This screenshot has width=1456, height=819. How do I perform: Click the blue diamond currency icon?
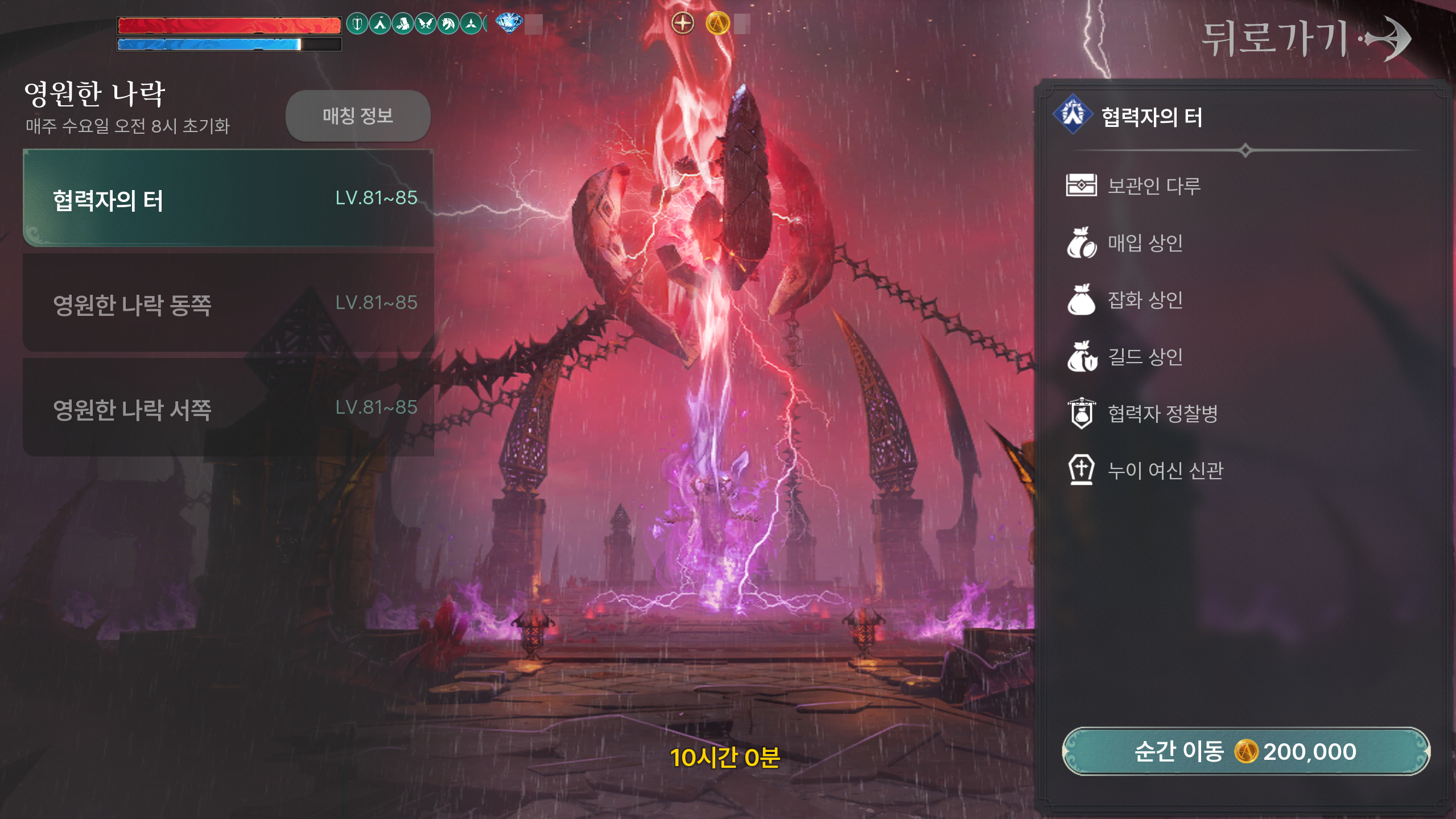point(509,23)
